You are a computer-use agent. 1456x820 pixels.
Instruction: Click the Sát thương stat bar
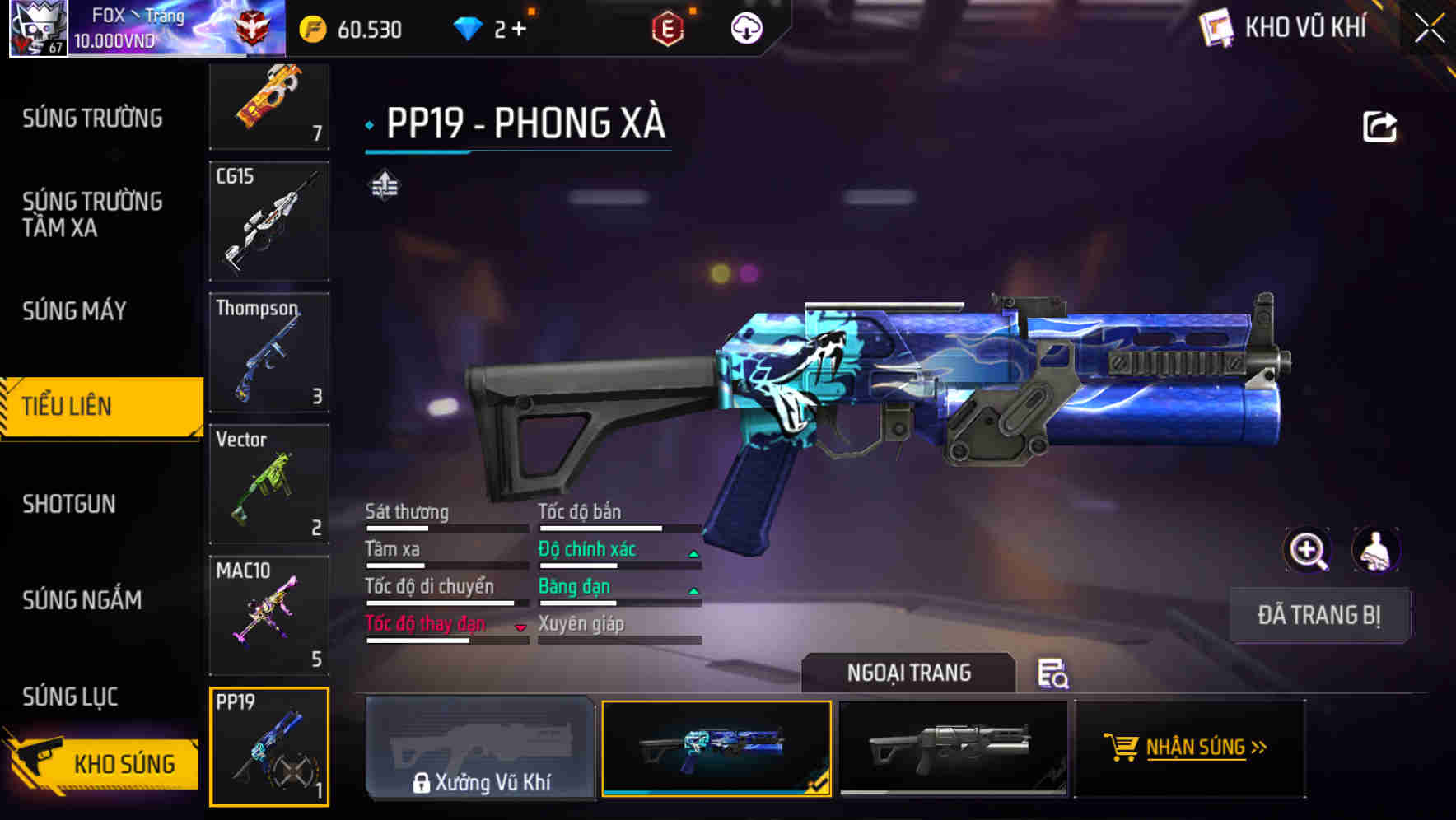(x=445, y=526)
